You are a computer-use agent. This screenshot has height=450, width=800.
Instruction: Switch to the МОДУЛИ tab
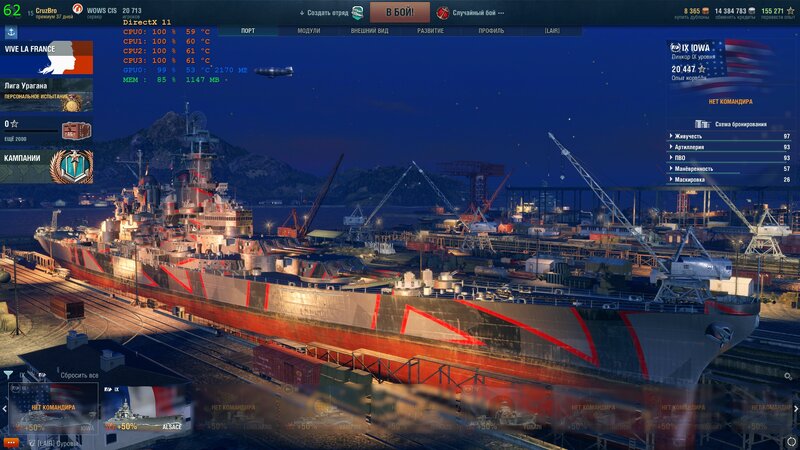click(x=309, y=31)
